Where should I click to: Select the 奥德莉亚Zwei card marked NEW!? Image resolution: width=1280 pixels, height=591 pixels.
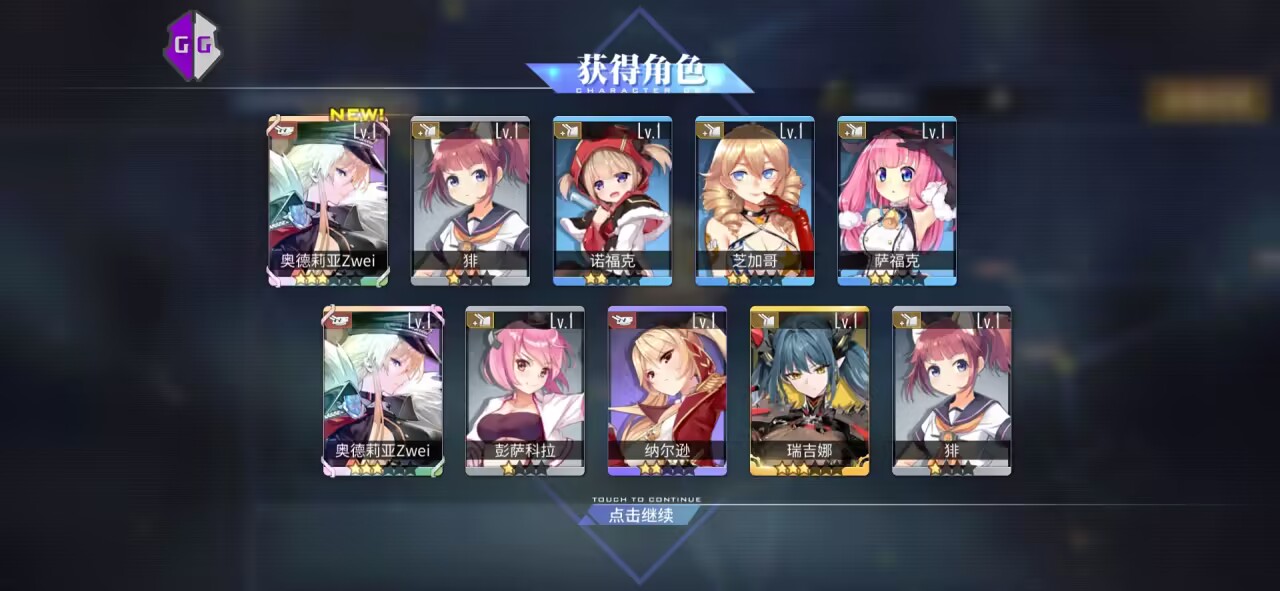(328, 201)
